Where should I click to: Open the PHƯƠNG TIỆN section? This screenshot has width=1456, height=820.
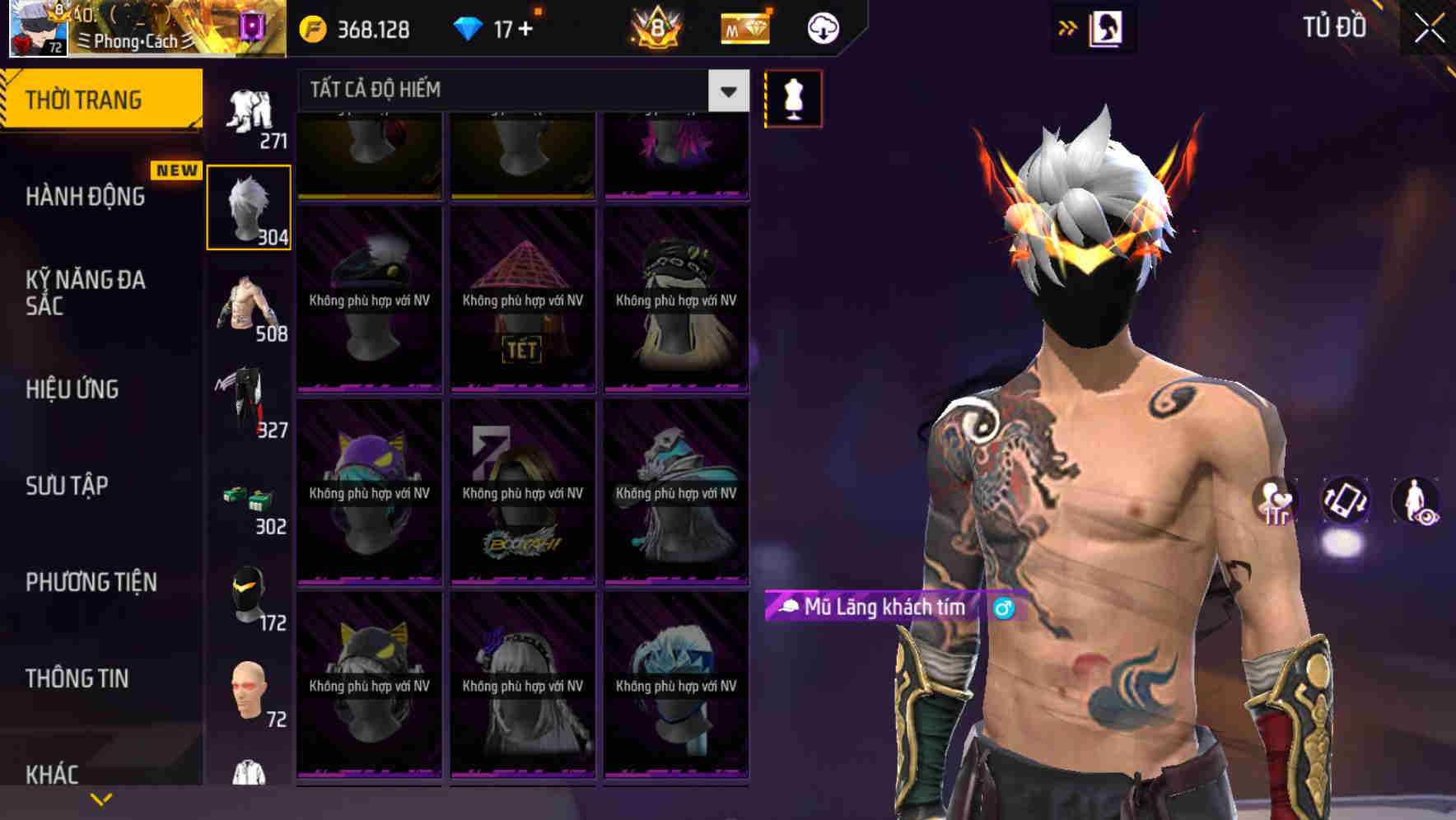[91, 581]
